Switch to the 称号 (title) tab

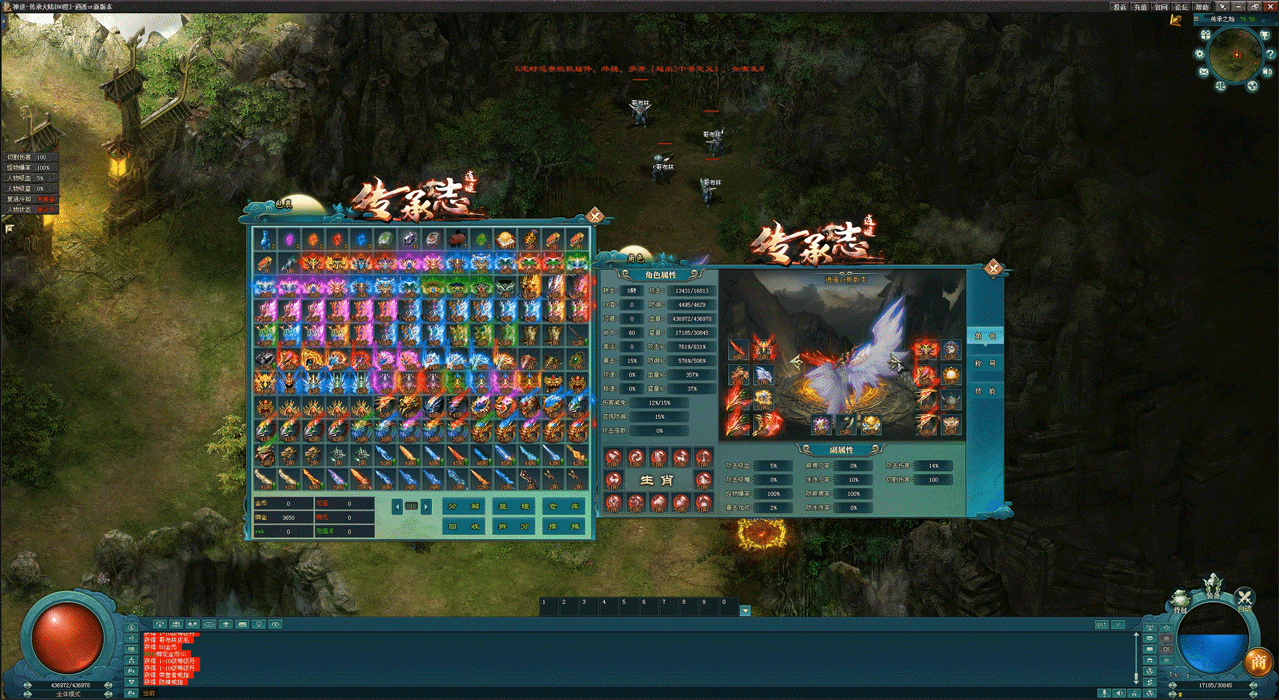[984, 362]
